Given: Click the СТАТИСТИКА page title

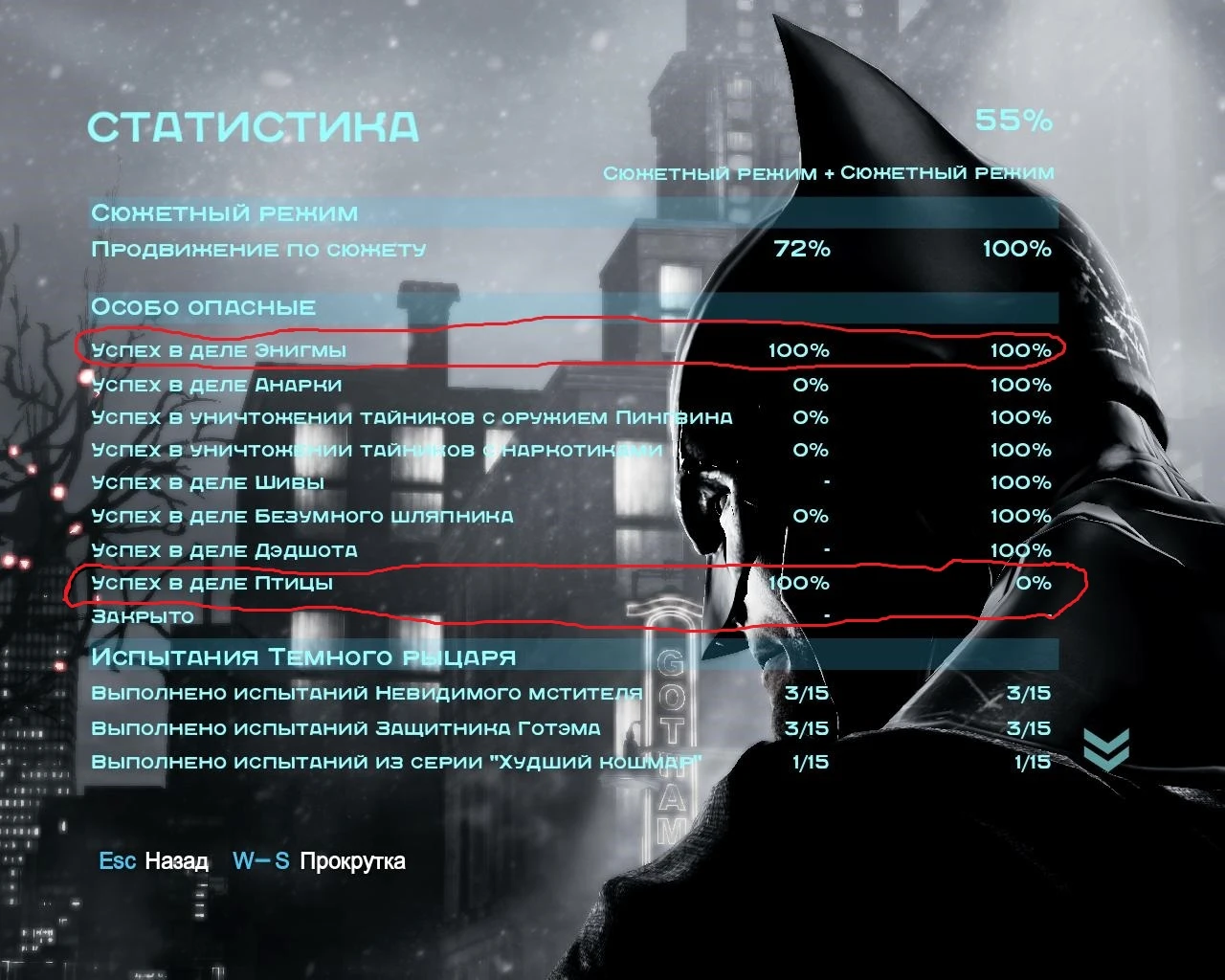Looking at the screenshot, I should (253, 124).
